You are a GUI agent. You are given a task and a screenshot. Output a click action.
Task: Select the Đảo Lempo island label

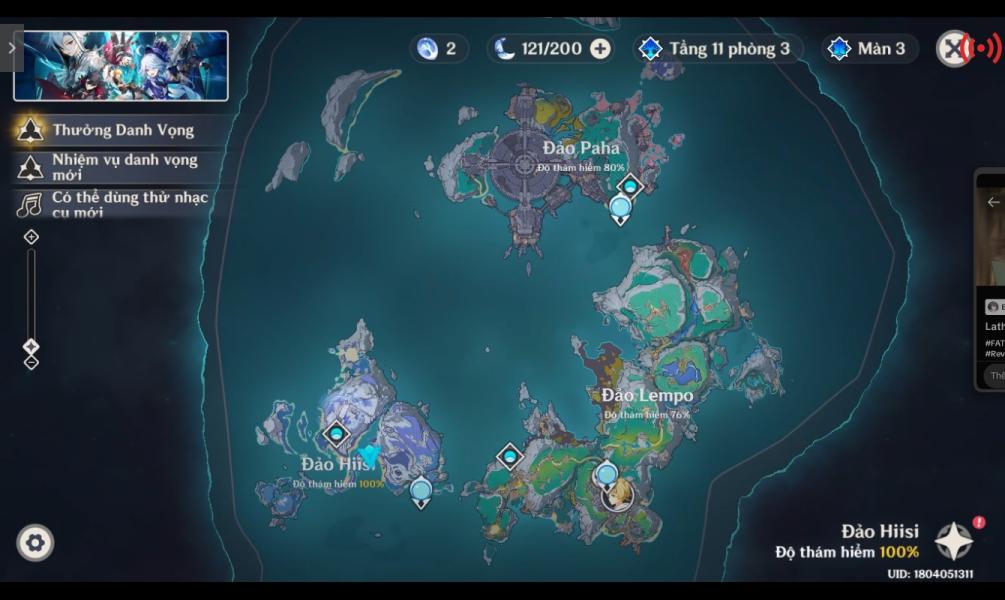(x=647, y=395)
